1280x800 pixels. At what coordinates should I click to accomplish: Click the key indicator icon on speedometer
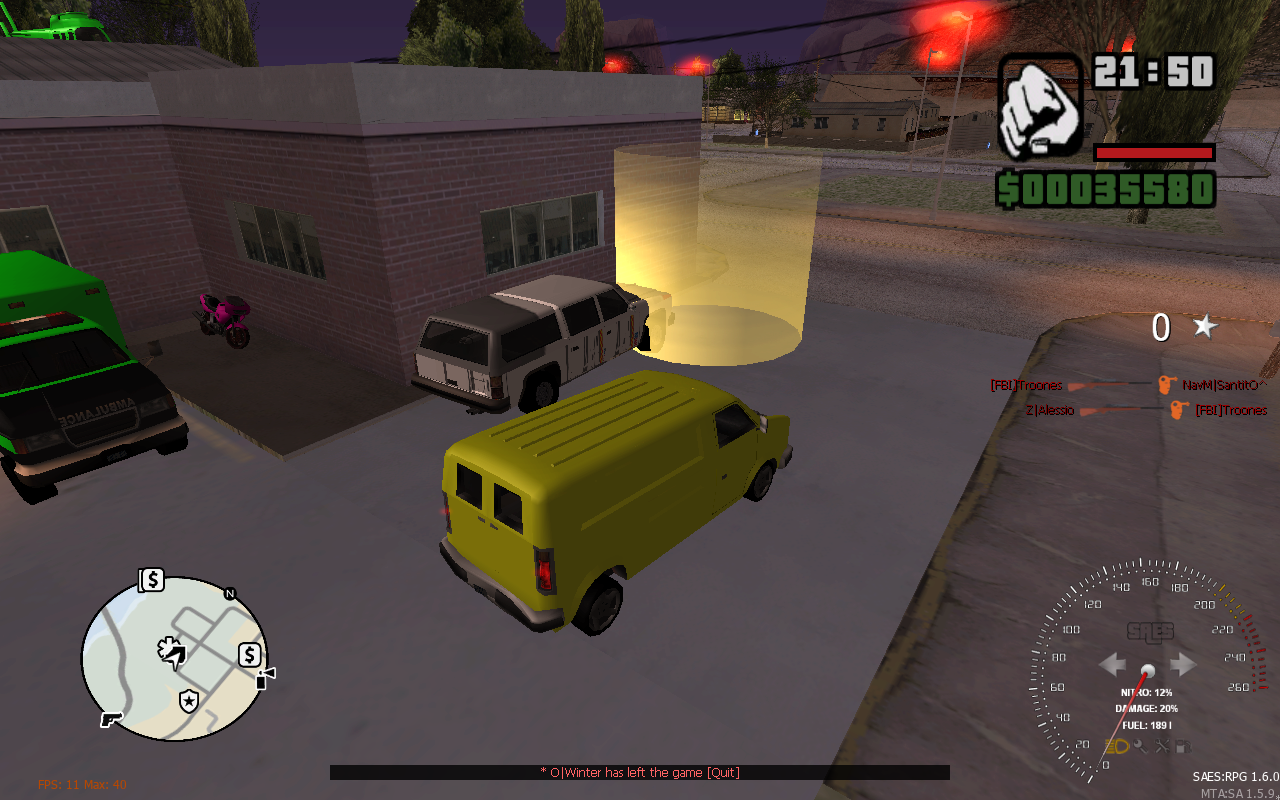click(1140, 746)
